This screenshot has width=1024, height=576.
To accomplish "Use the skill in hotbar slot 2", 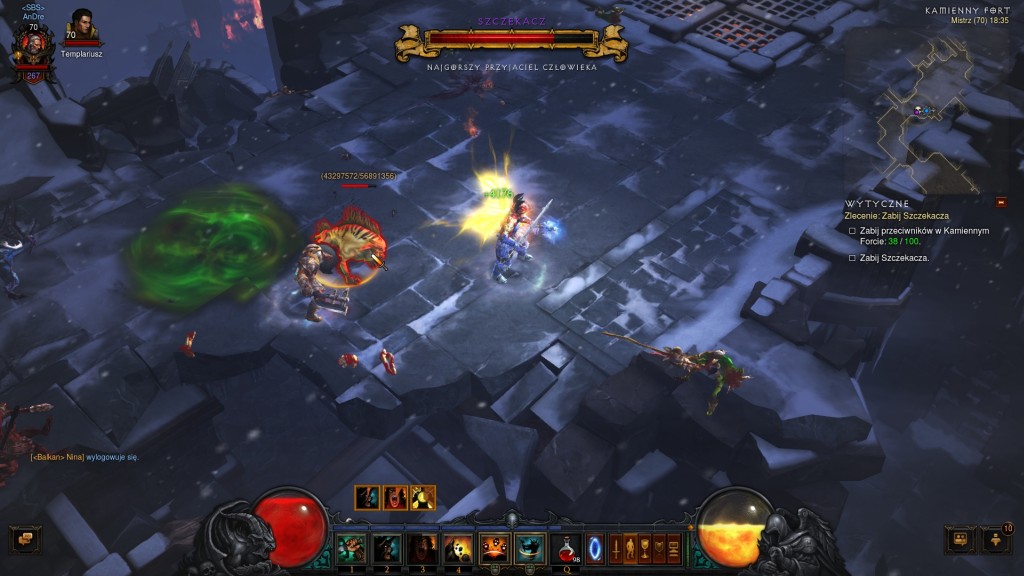I will point(387,548).
